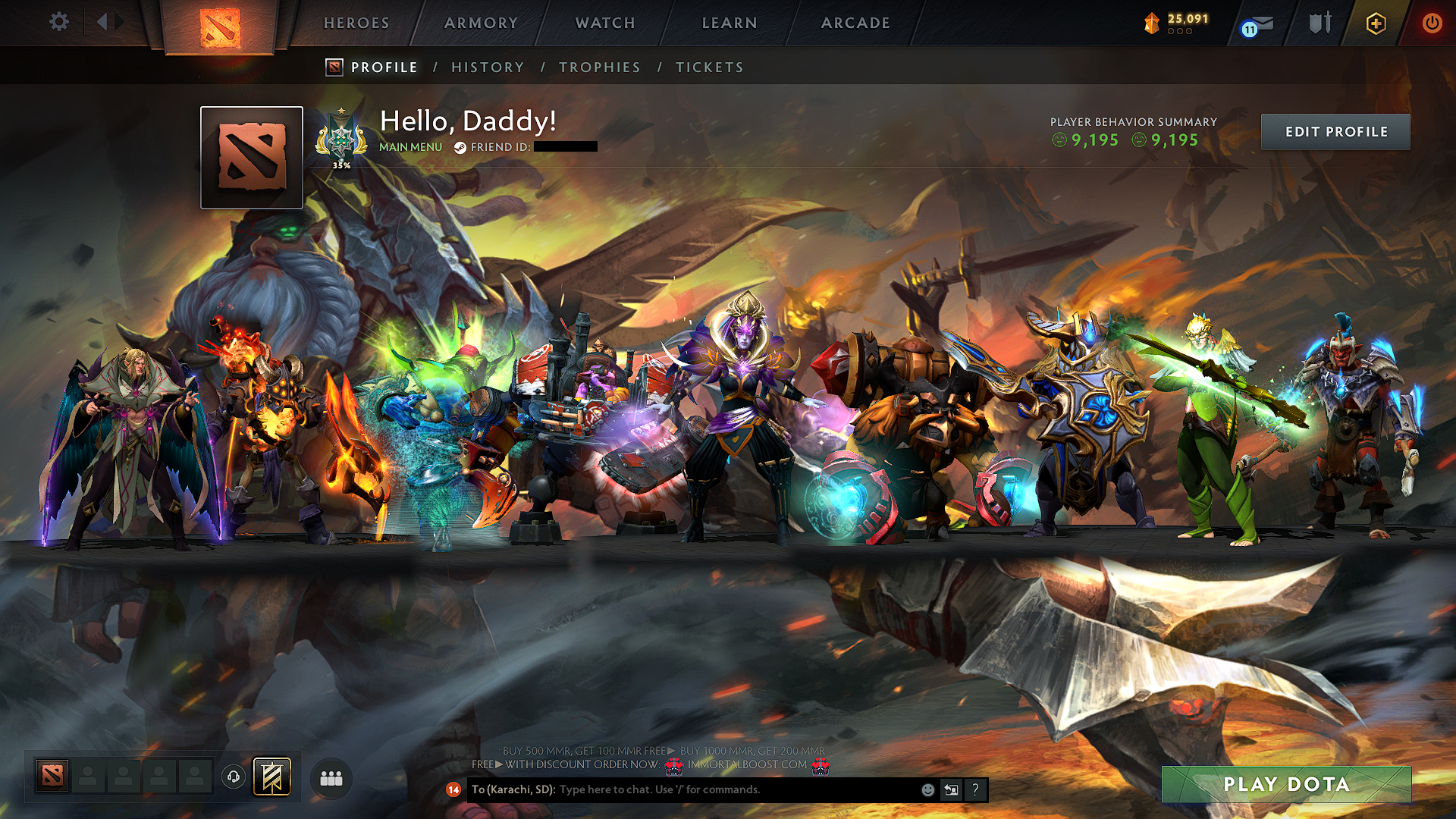Switch to the HISTORY tab
Image resolution: width=1456 pixels, height=819 pixels.
tap(487, 67)
